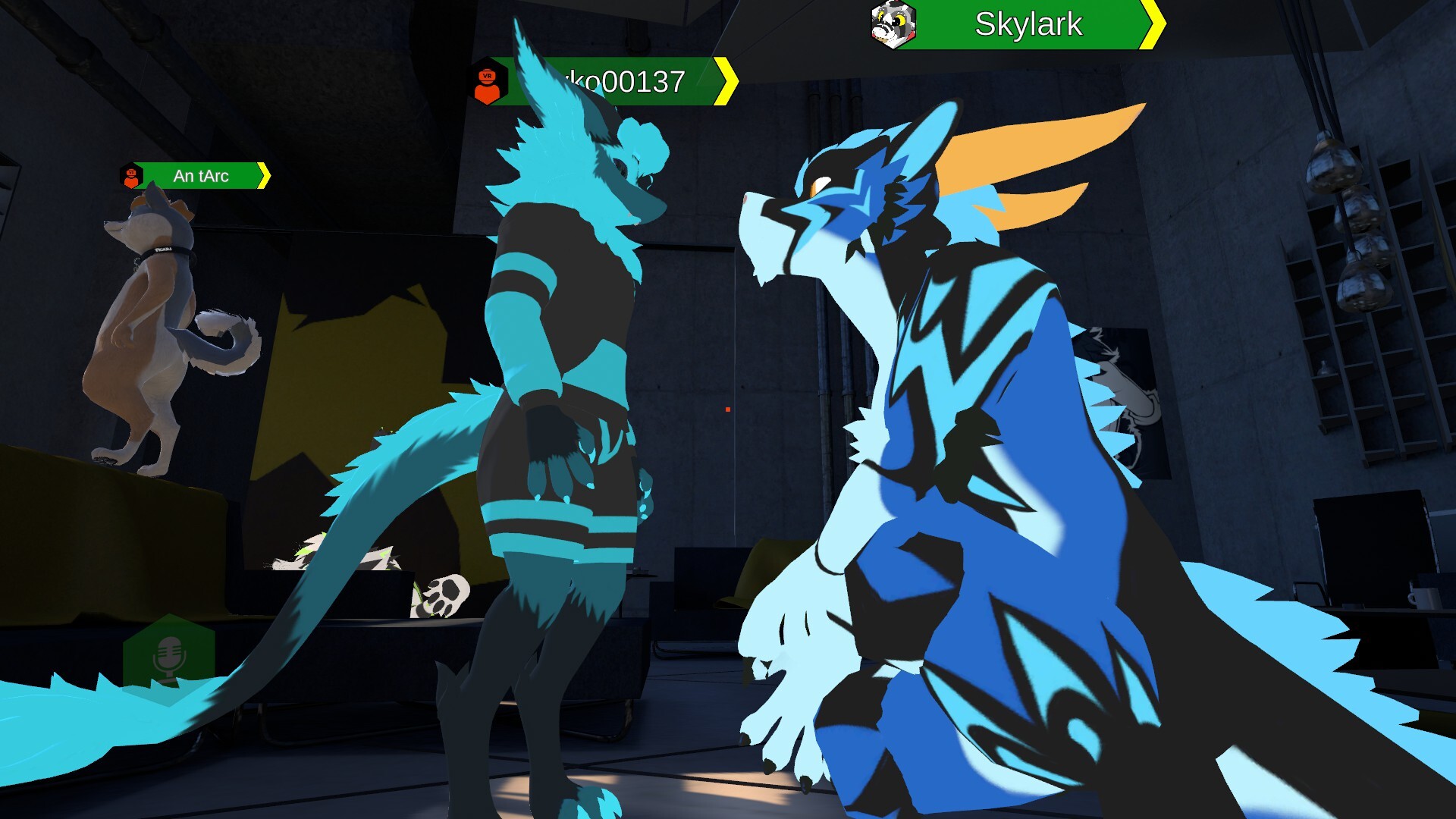Select the Skylark player nameplate
The height and width of the screenshot is (819, 1456).
[x=1028, y=25]
